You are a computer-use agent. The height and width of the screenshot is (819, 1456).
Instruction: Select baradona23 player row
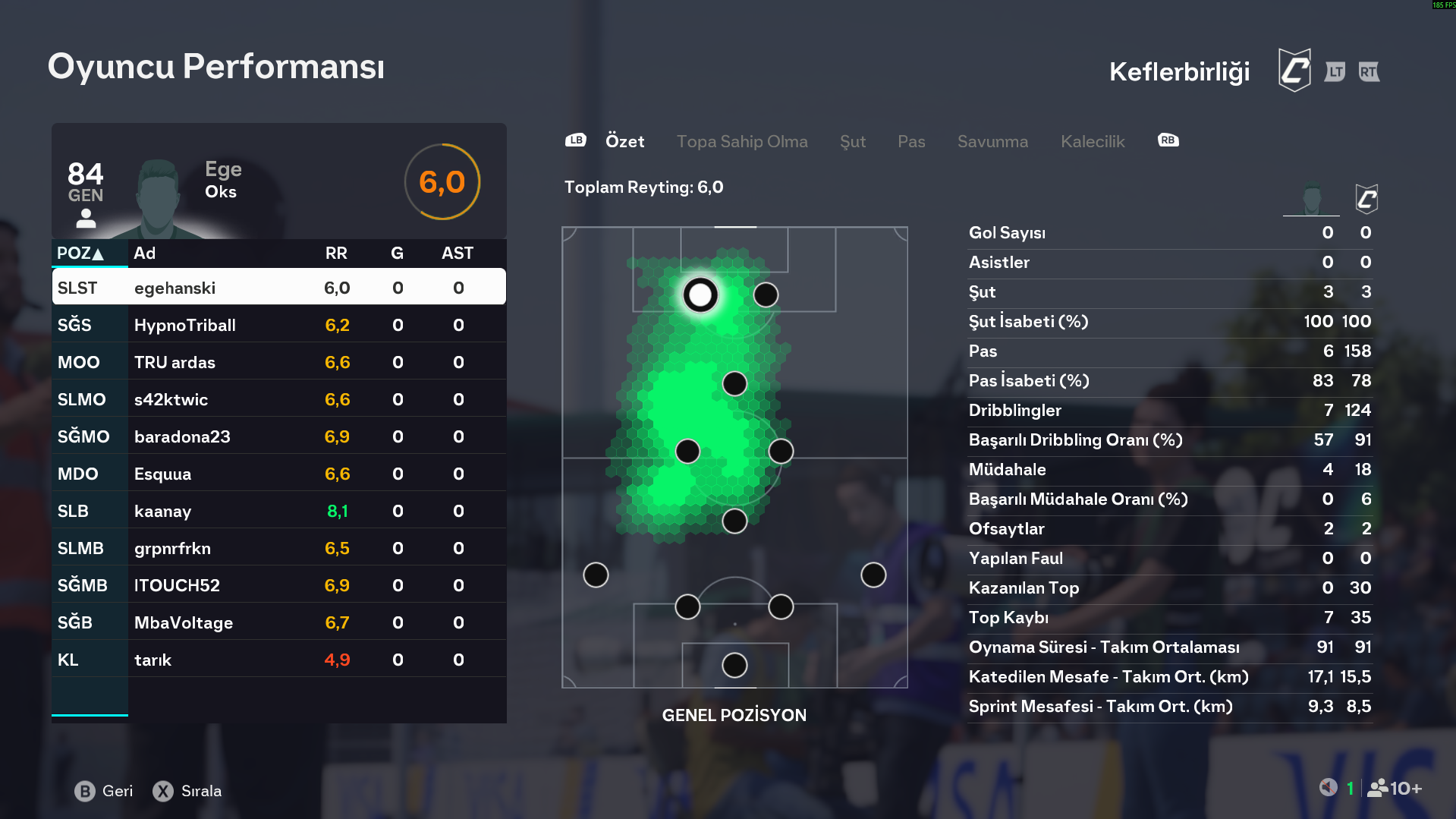pyautogui.click(x=278, y=436)
